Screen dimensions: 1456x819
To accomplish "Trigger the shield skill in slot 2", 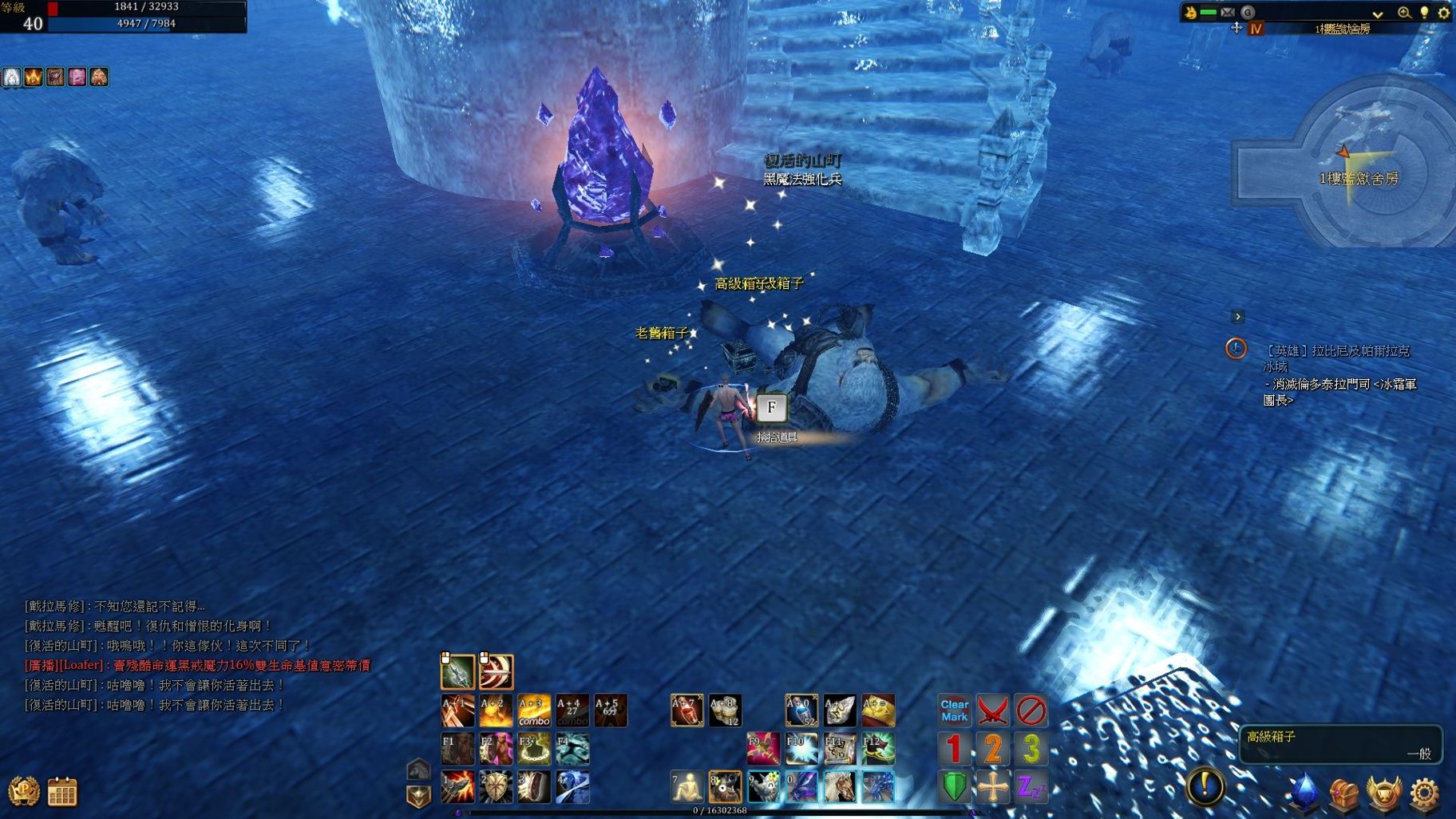I will click(x=496, y=787).
